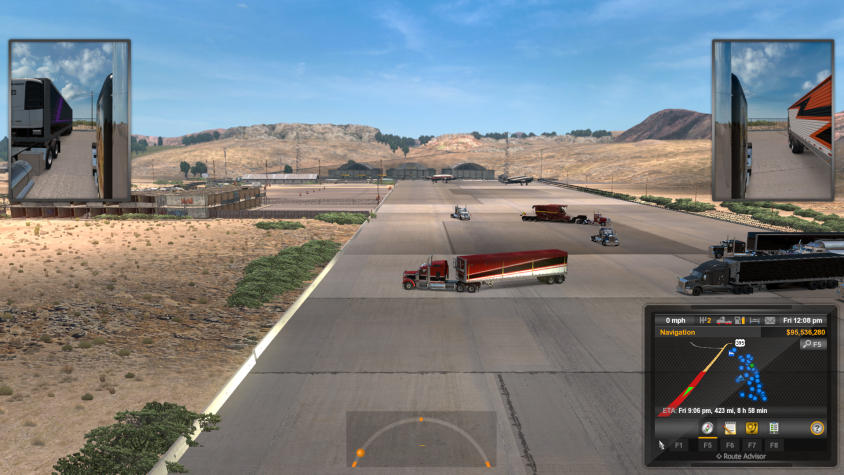Image resolution: width=844 pixels, height=475 pixels.
Task: Open the compass navigation tab
Action: pos(706,428)
